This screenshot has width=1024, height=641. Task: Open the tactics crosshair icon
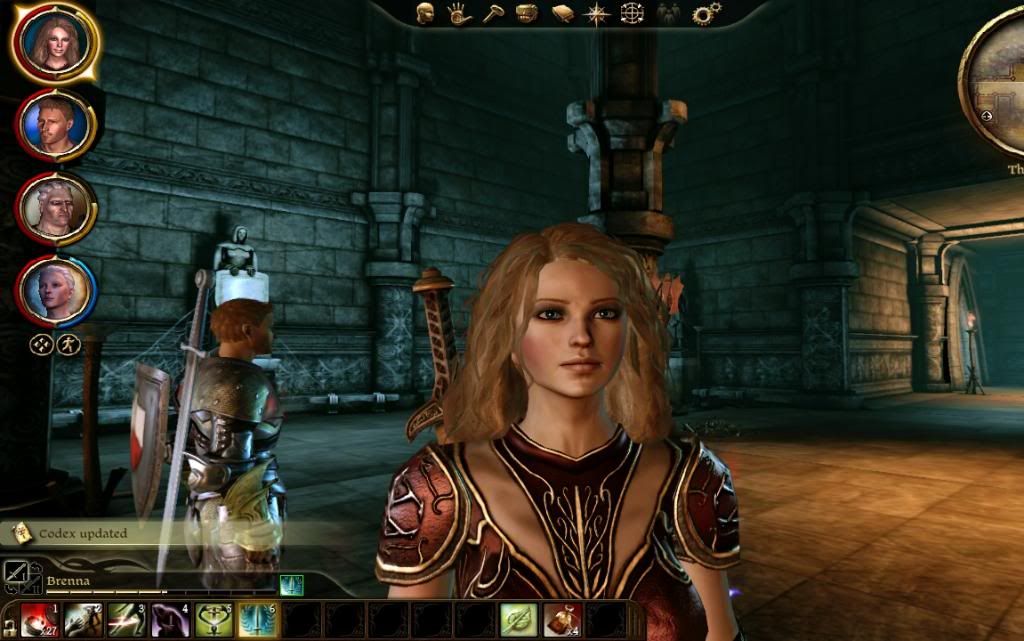point(632,13)
